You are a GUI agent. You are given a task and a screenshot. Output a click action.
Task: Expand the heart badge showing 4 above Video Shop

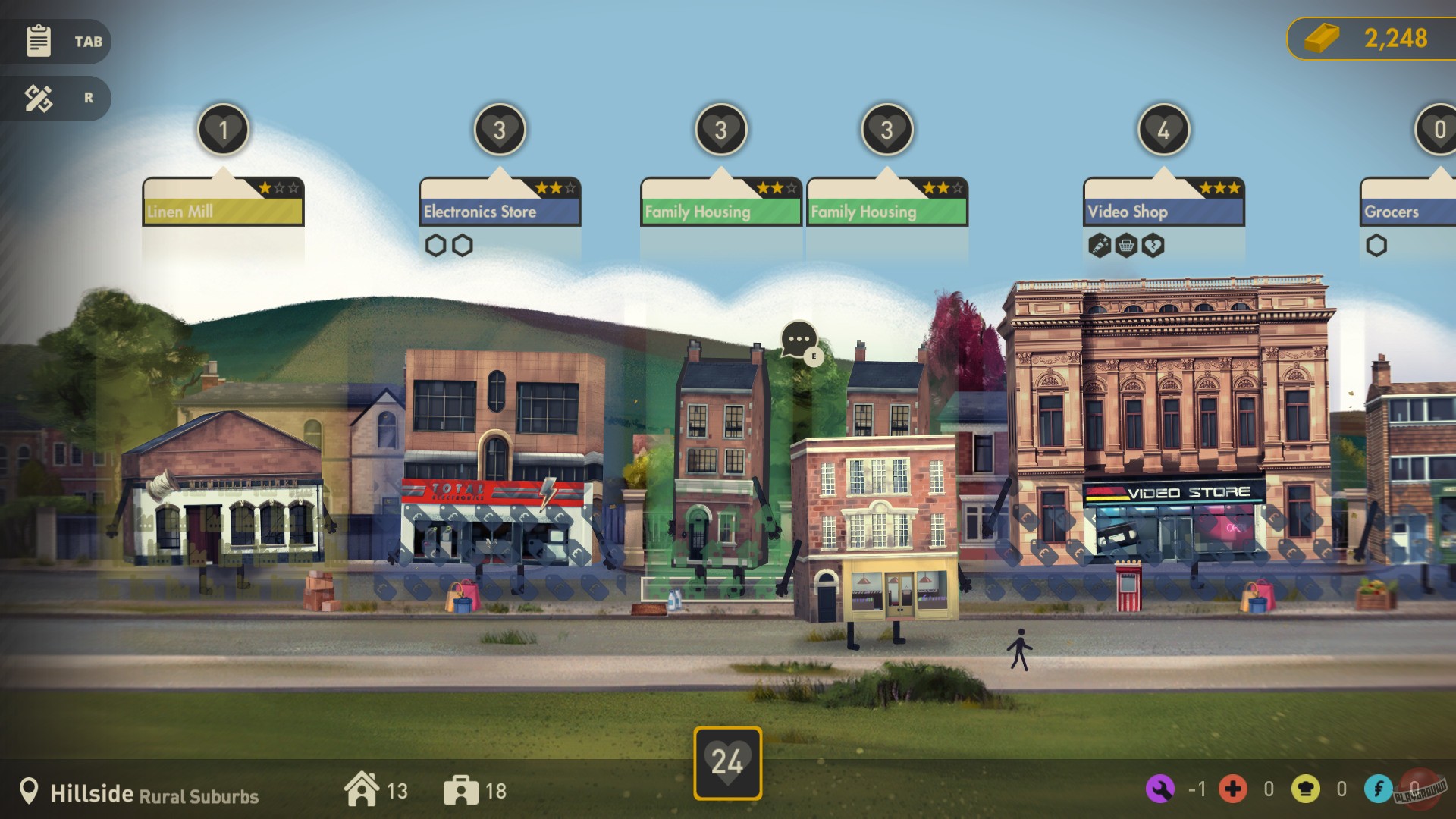tap(1162, 130)
